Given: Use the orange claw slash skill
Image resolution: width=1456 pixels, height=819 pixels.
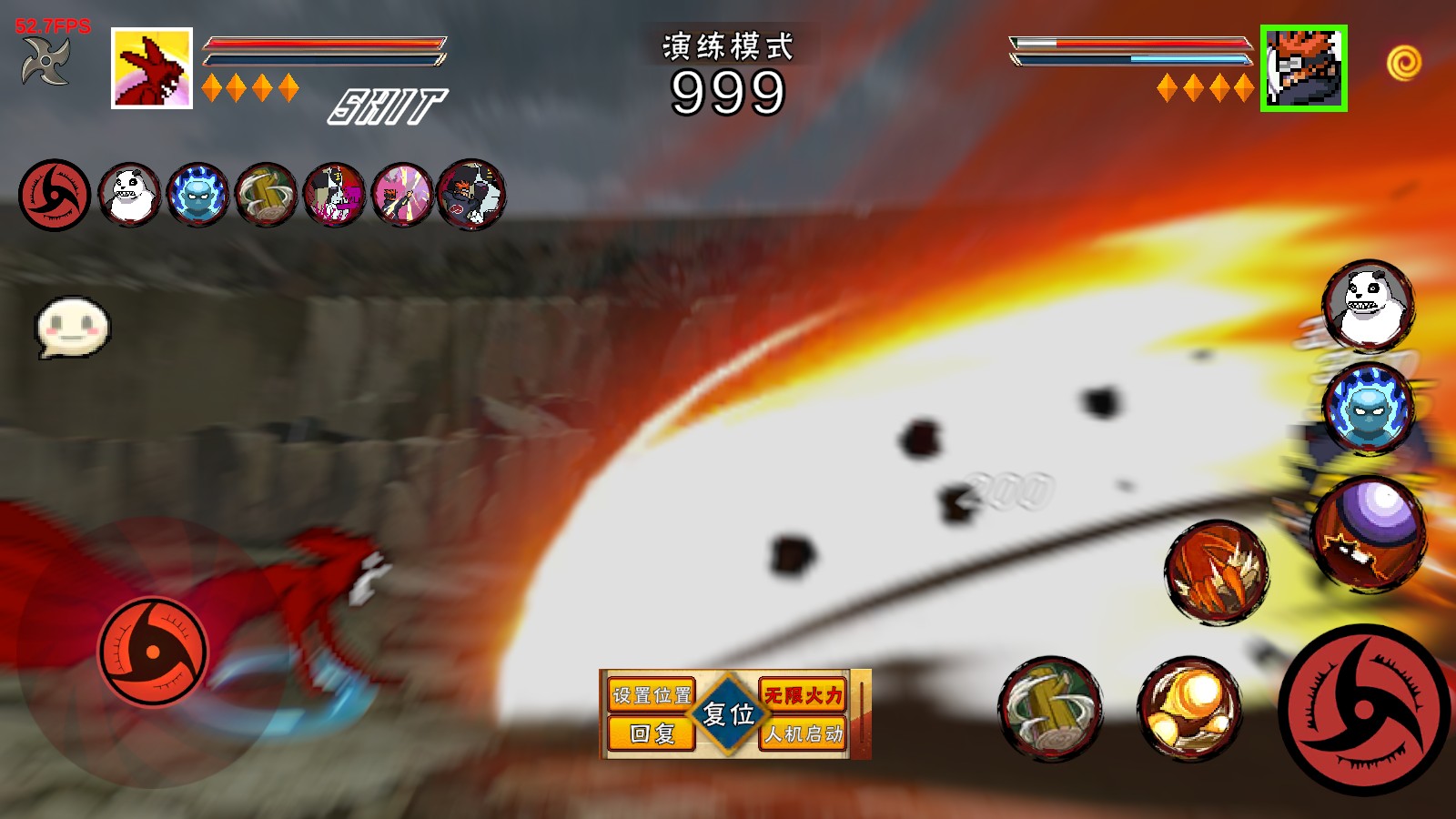Looking at the screenshot, I should point(1217,572).
